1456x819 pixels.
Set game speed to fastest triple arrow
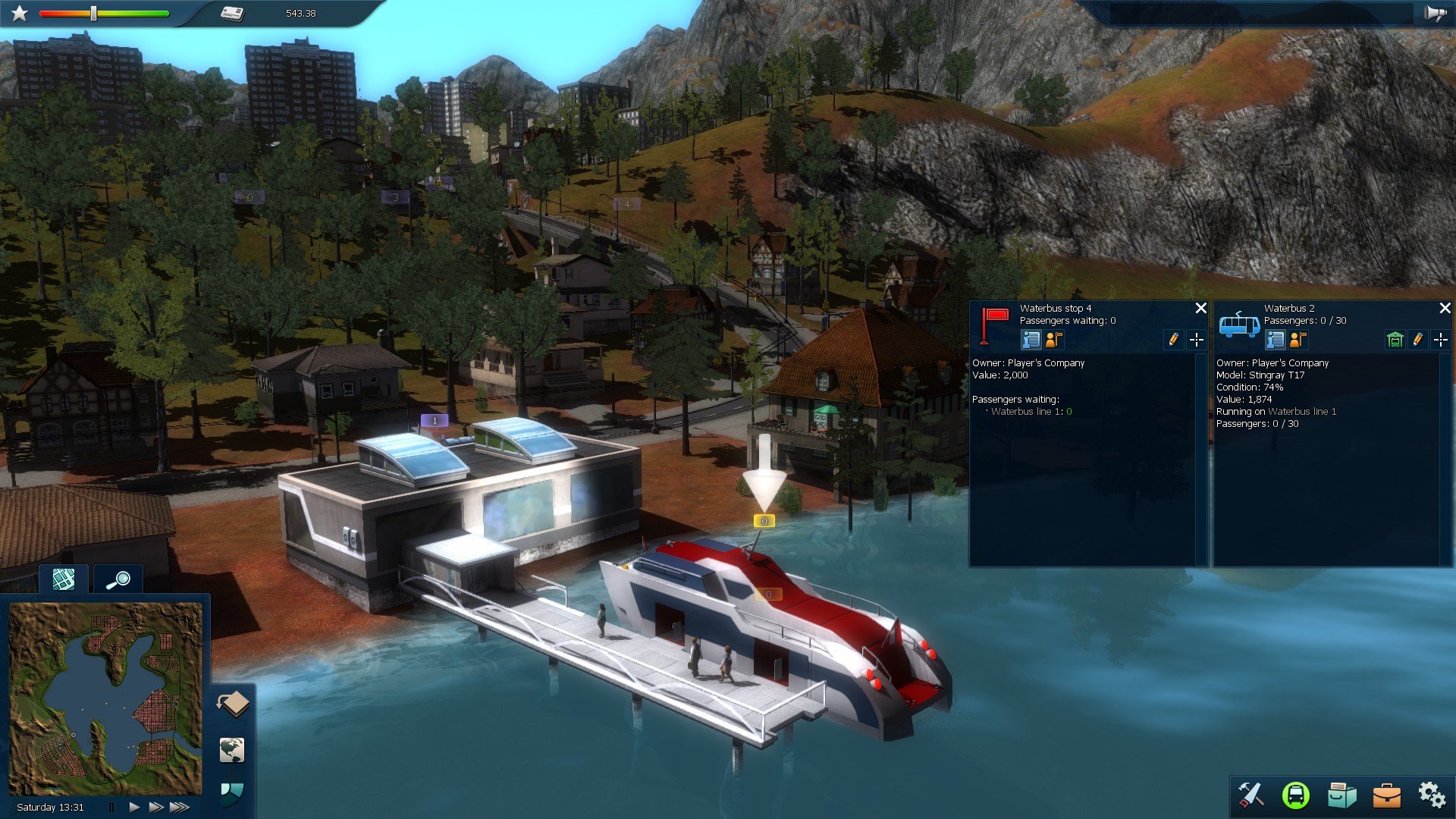180,808
